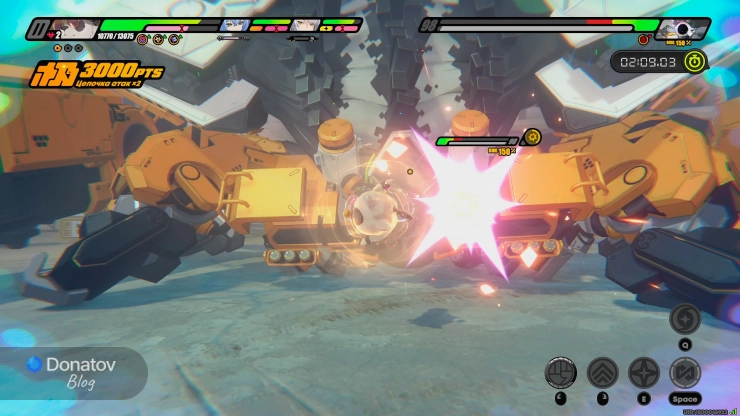The height and width of the screenshot is (416, 740).
Task: Use the four-point star special attack
Action: (x=643, y=373)
